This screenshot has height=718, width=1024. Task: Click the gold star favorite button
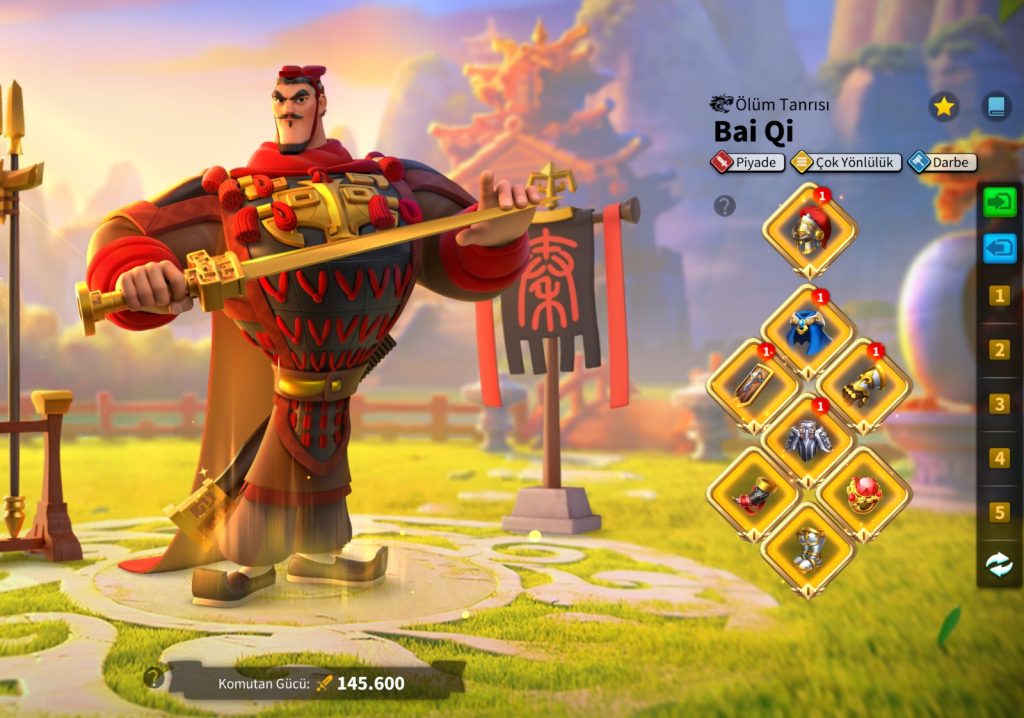(943, 106)
